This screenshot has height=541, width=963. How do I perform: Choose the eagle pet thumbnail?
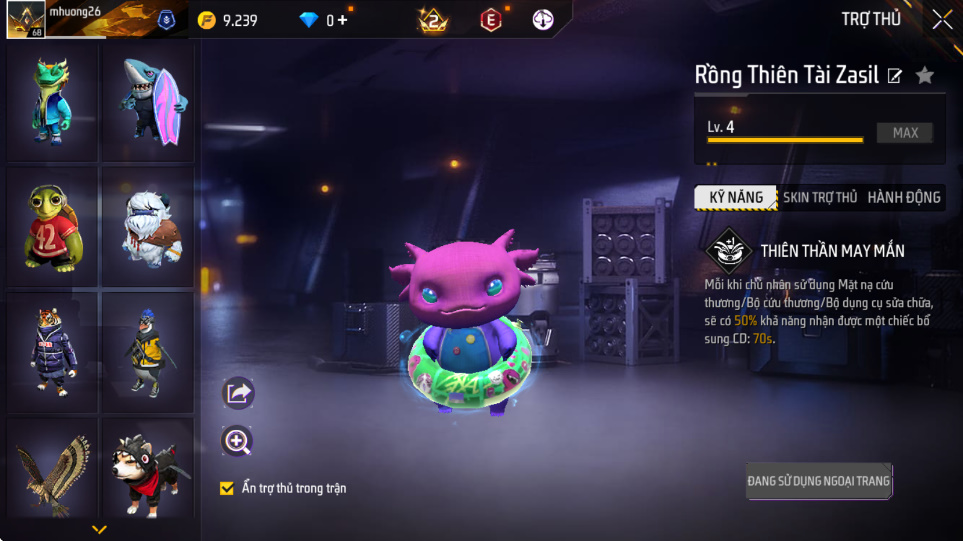click(x=52, y=468)
